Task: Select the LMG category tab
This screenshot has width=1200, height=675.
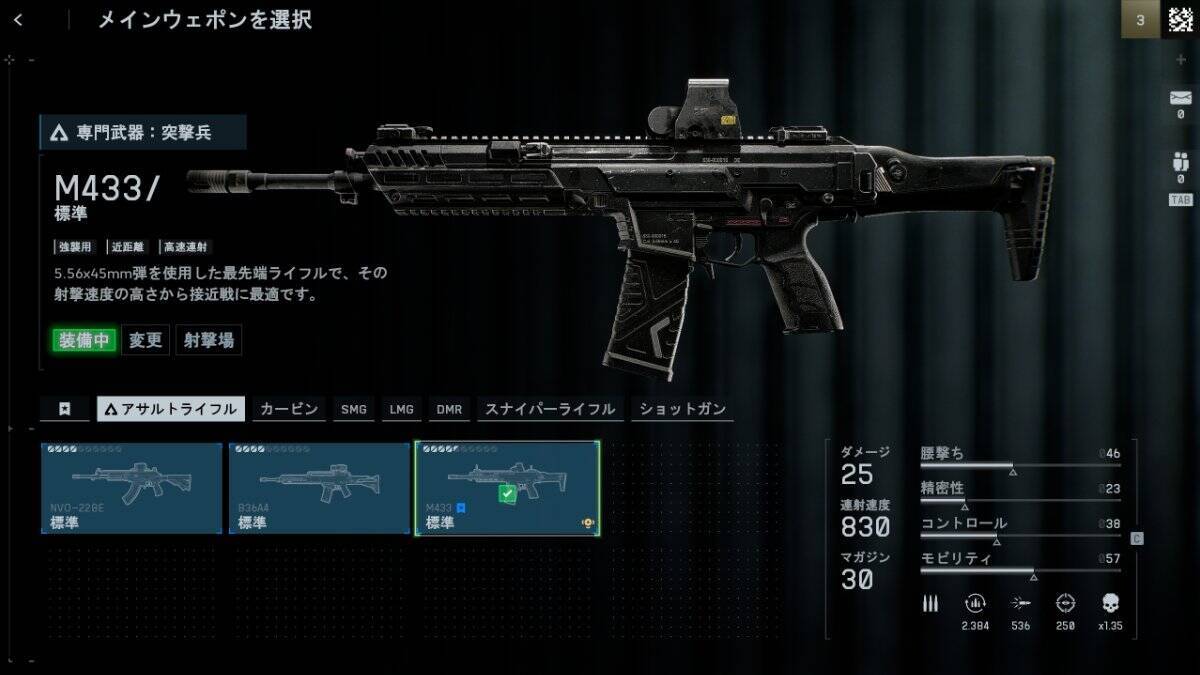Action: [402, 408]
